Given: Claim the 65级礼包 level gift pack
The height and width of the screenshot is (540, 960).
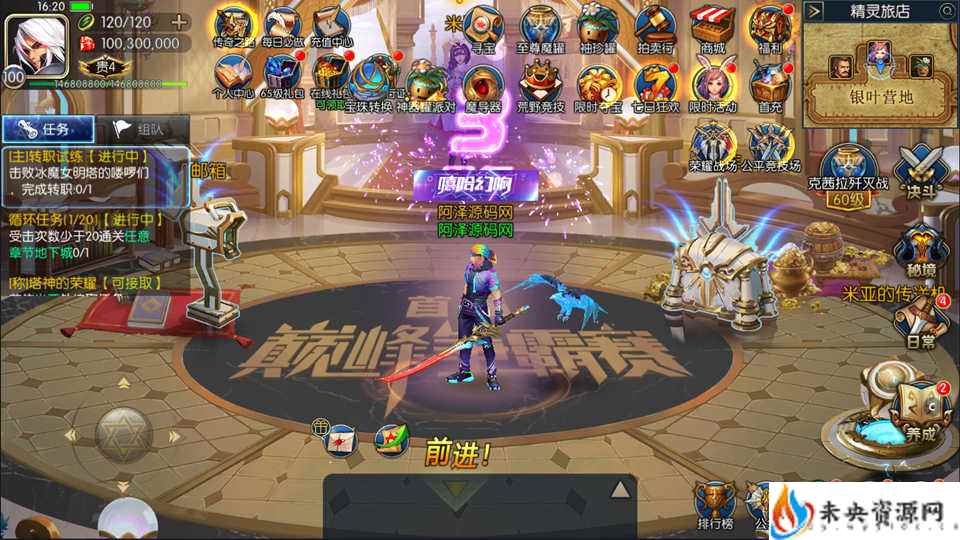Looking at the screenshot, I should [281, 76].
